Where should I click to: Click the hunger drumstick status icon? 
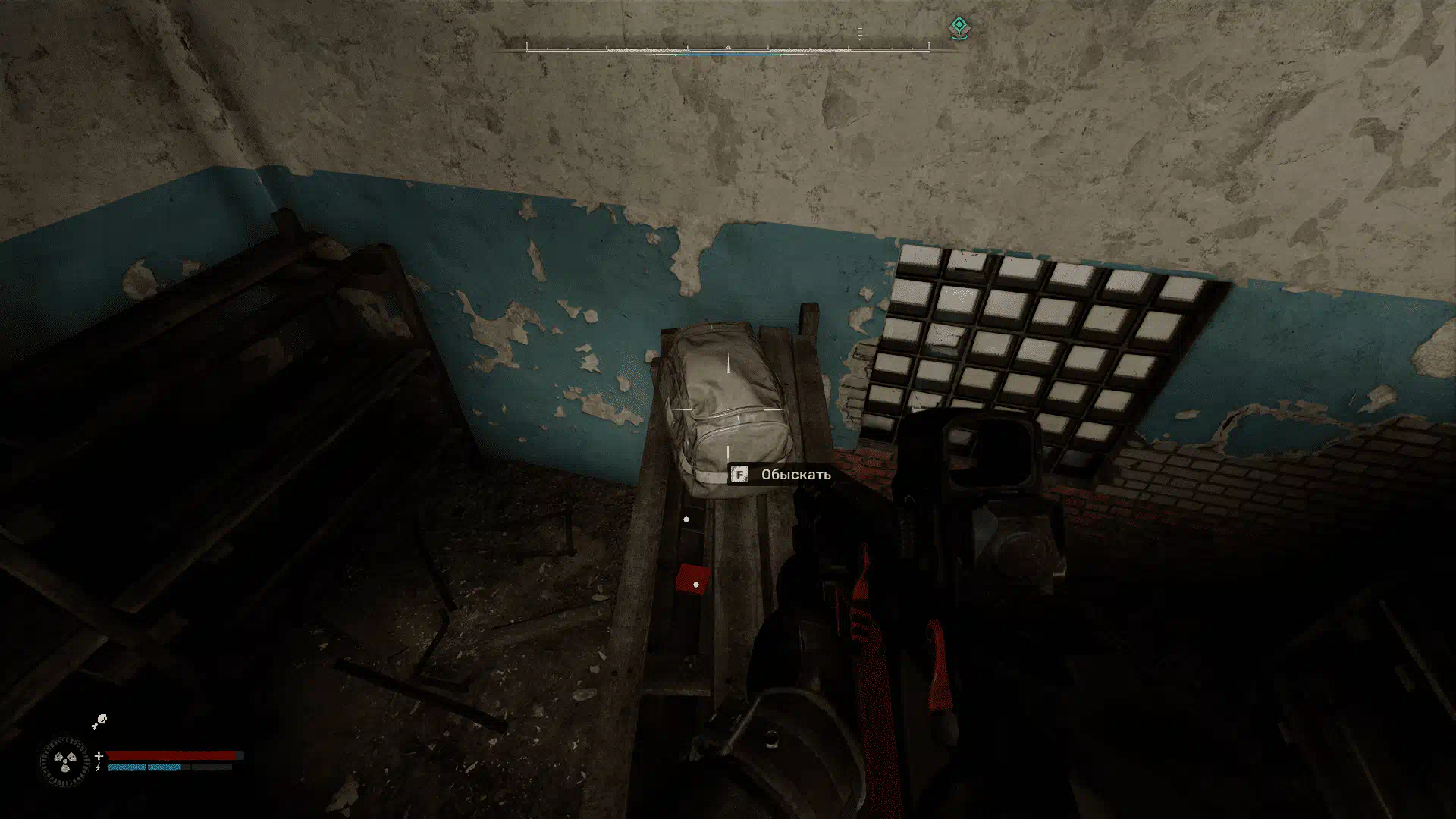pos(99,721)
